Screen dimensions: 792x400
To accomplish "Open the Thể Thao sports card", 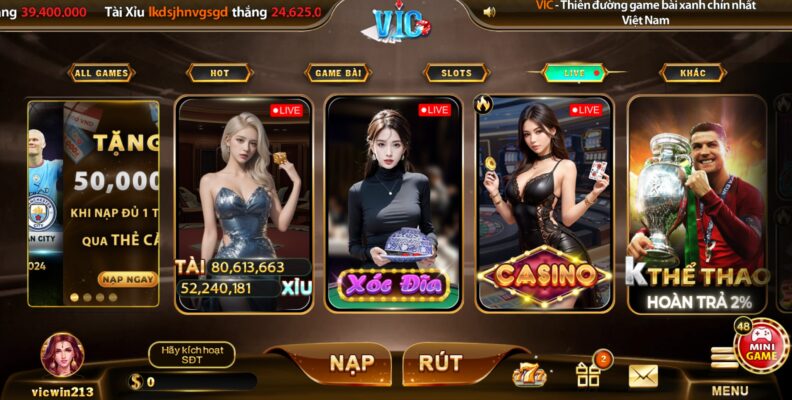I will pyautogui.click(x=697, y=203).
